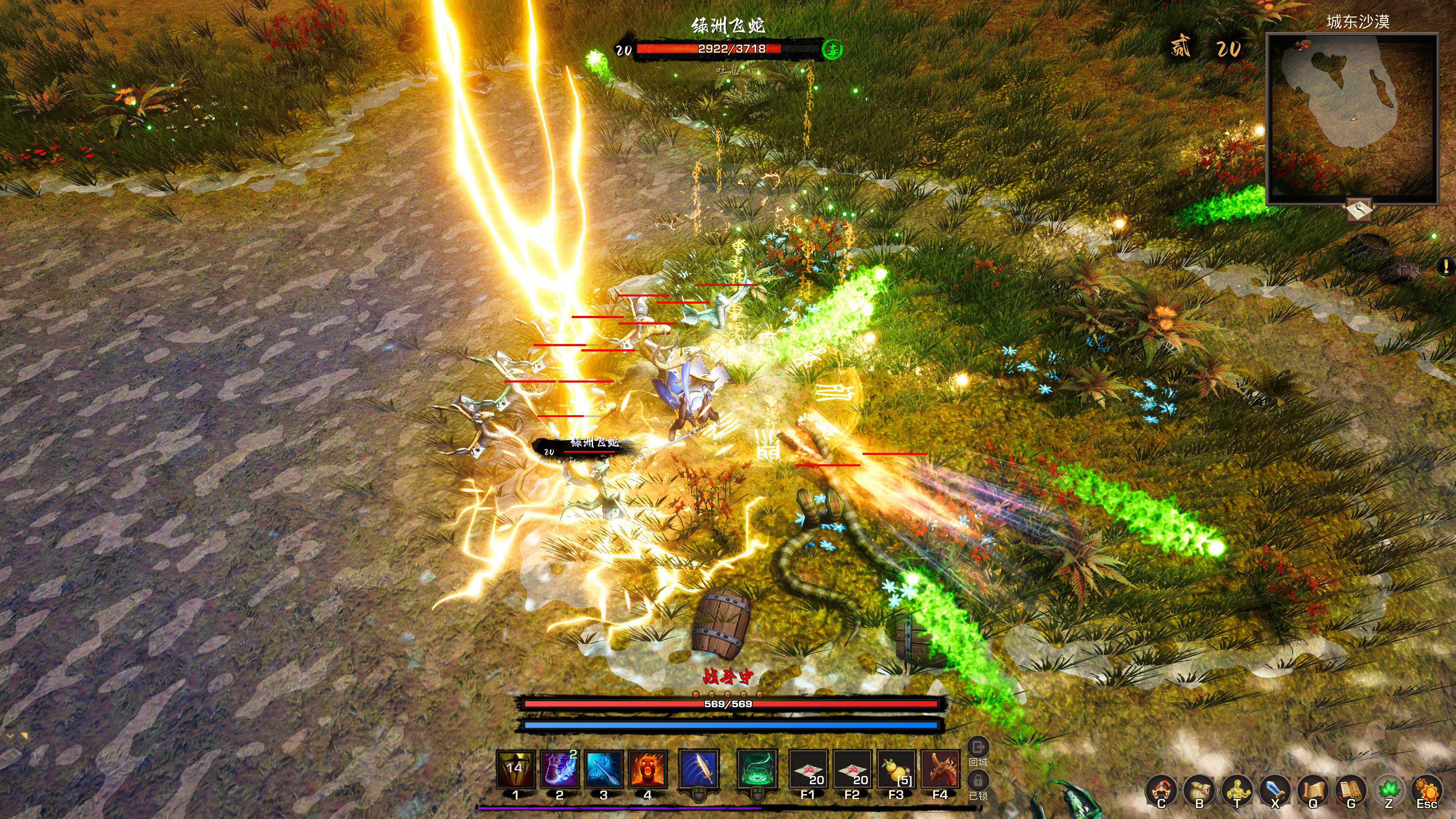1456x819 pixels.
Task: Cast the blue flame dash skill in slot 2
Action: click(x=559, y=769)
